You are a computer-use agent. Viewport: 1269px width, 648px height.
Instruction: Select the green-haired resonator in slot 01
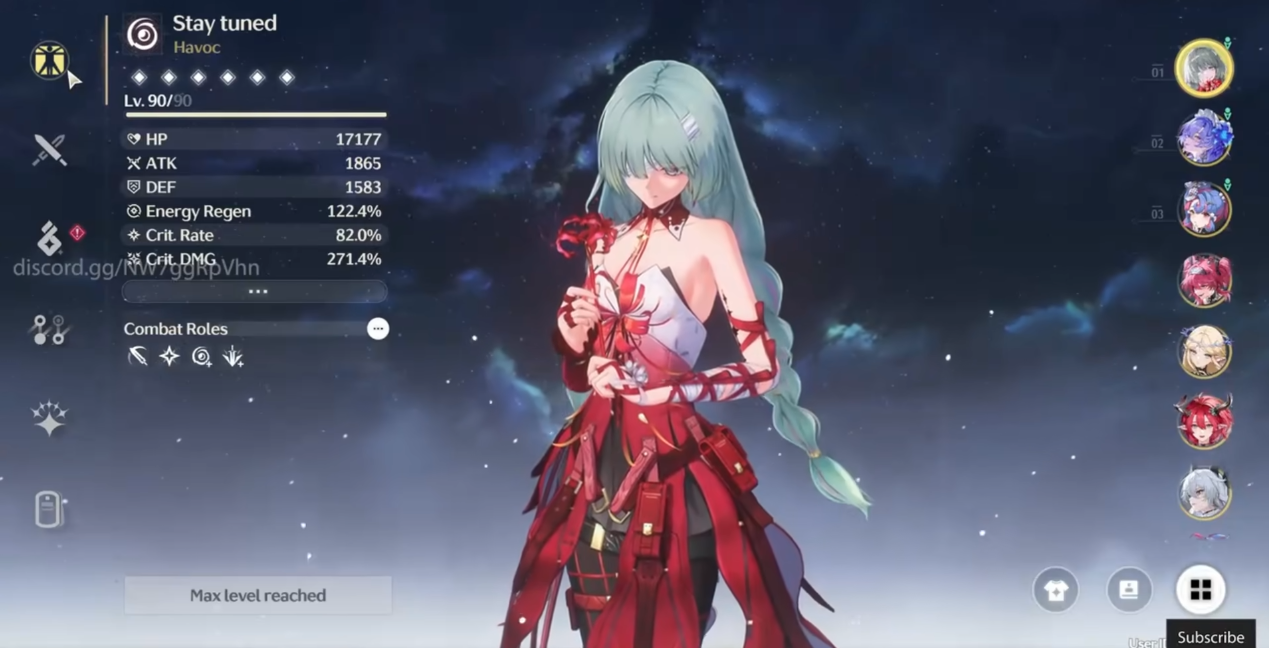[x=1203, y=68]
